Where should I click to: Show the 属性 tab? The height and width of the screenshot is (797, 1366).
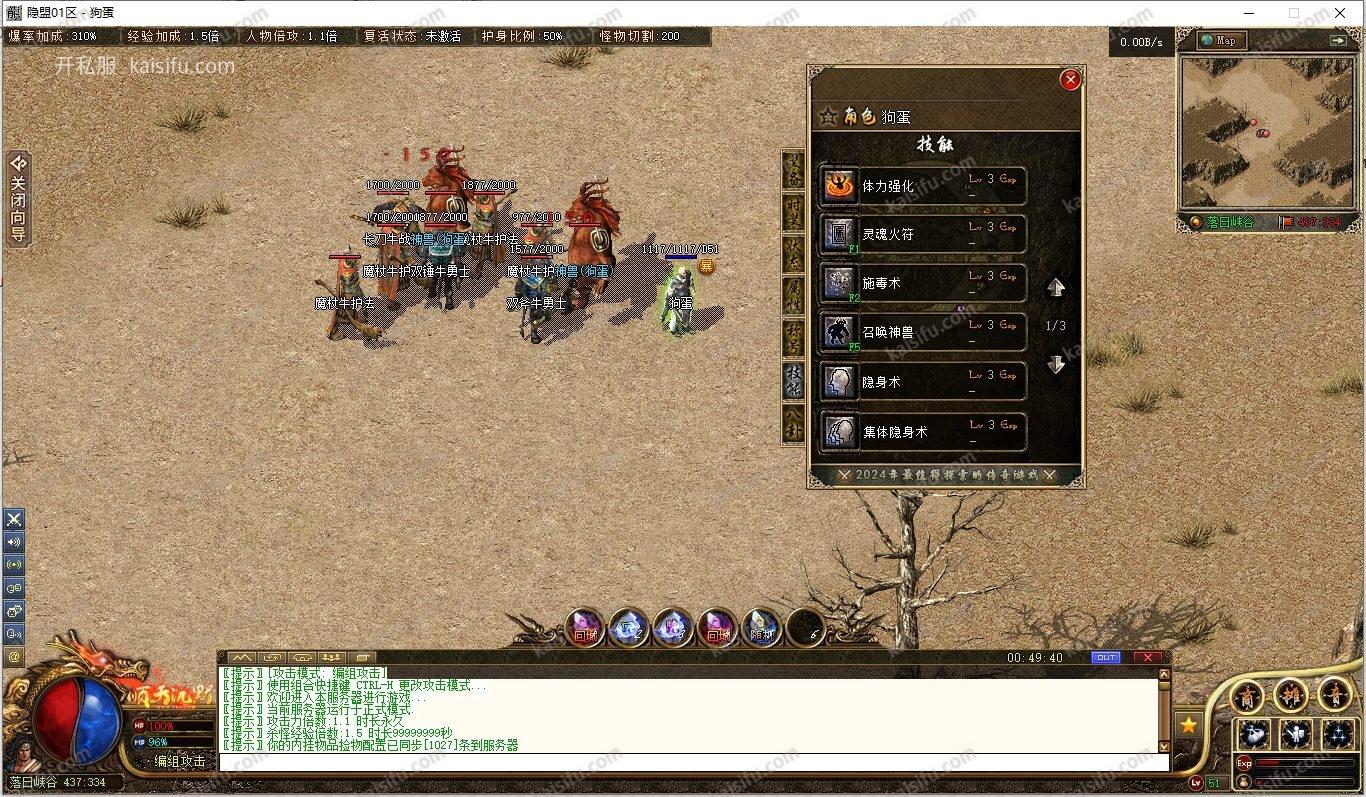(x=793, y=296)
